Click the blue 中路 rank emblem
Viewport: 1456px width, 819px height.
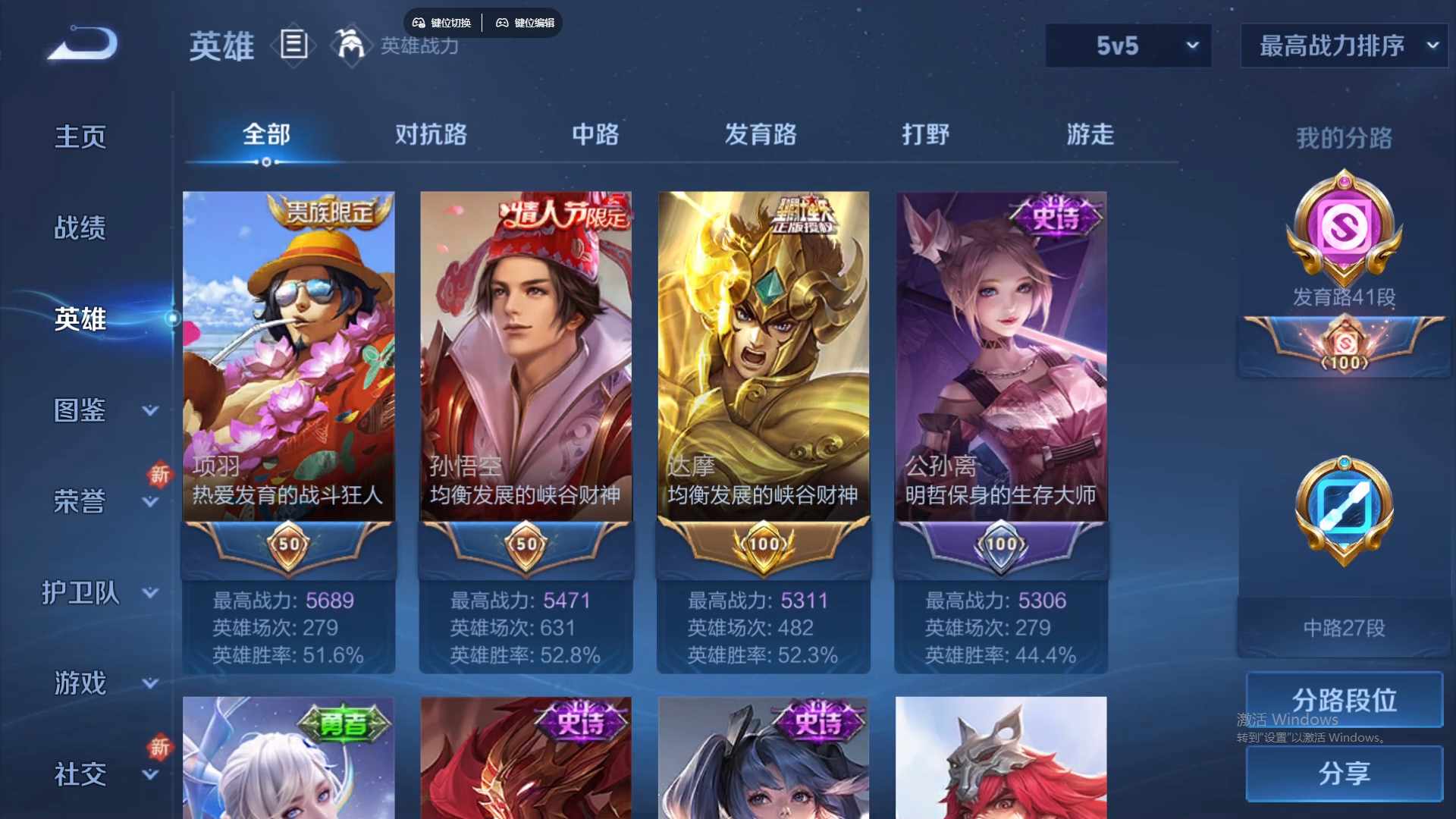(1342, 510)
